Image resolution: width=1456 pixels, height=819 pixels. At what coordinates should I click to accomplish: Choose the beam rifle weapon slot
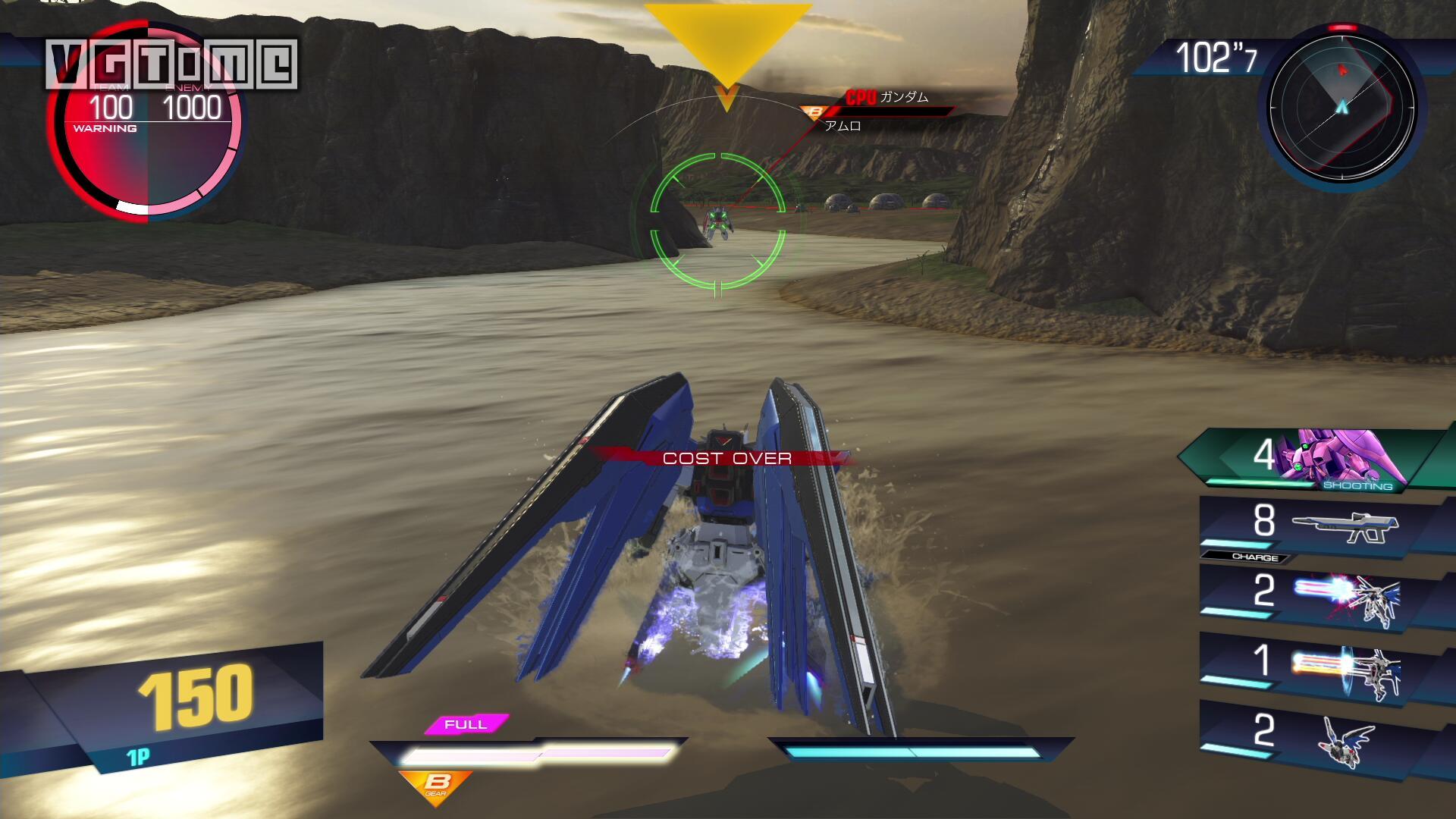1344,526
